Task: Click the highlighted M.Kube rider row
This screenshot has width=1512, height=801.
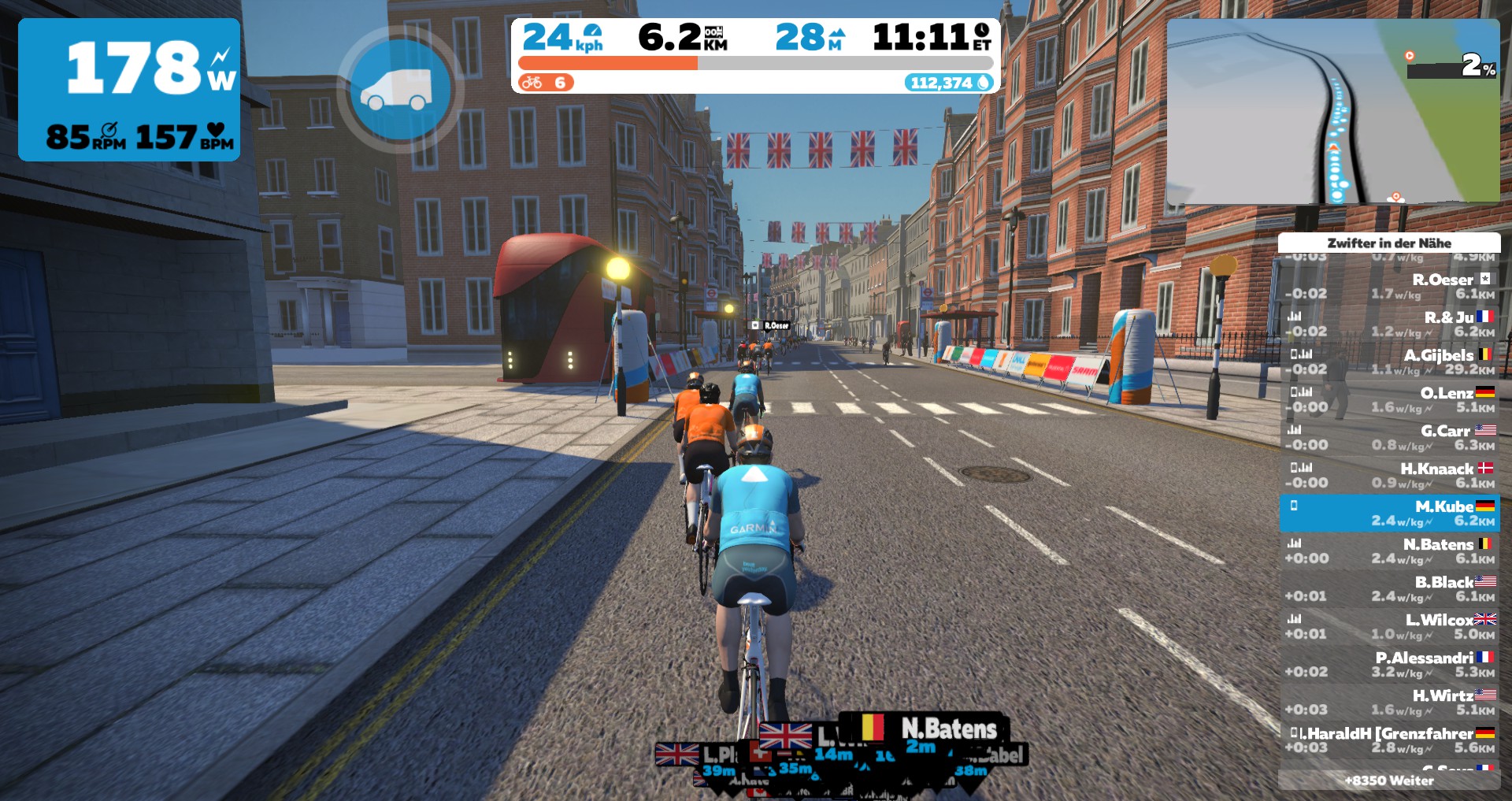Action: tap(1389, 514)
